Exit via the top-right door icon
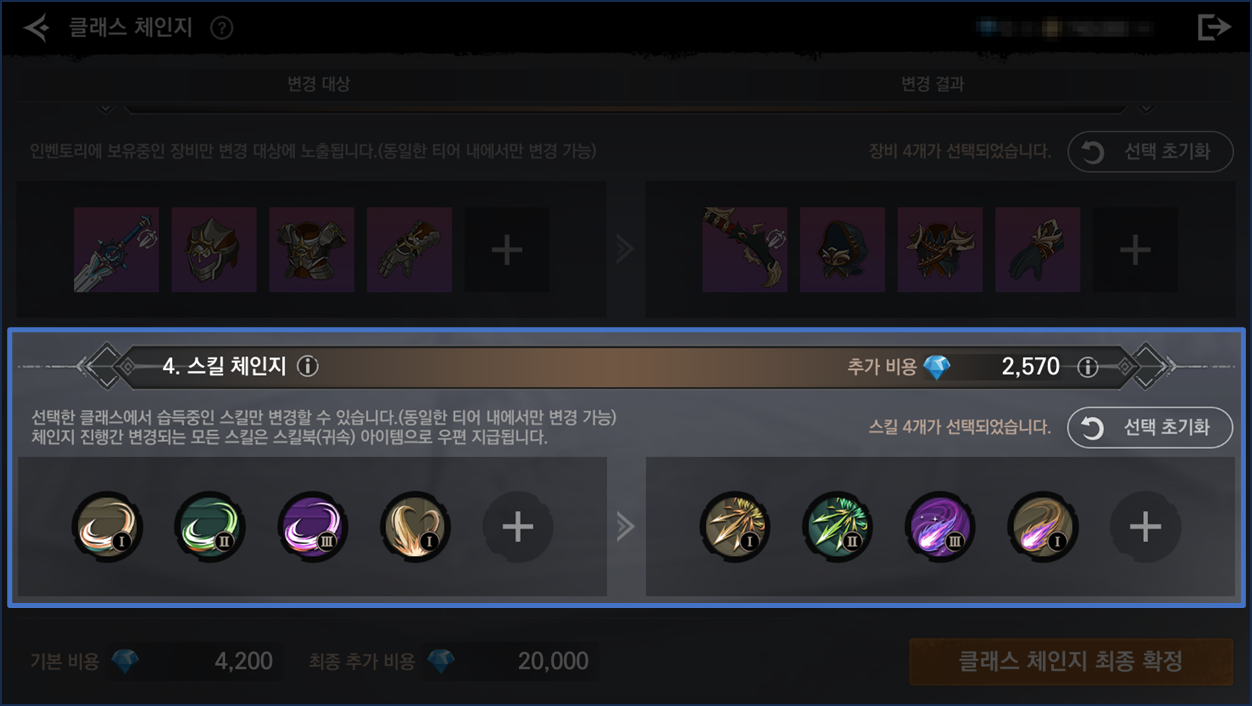 click(1213, 27)
